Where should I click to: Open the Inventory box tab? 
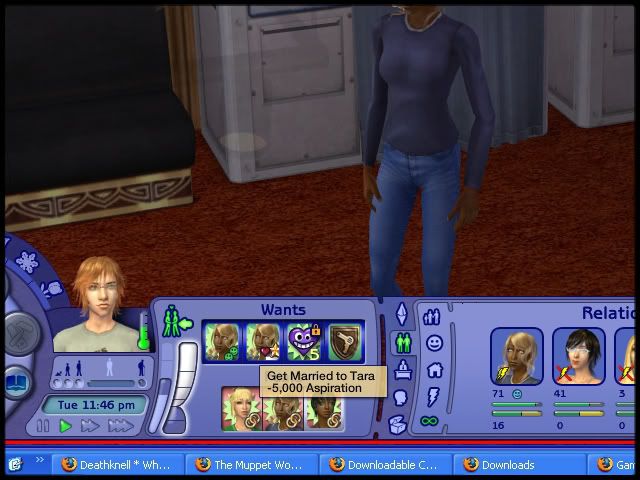pos(399,425)
